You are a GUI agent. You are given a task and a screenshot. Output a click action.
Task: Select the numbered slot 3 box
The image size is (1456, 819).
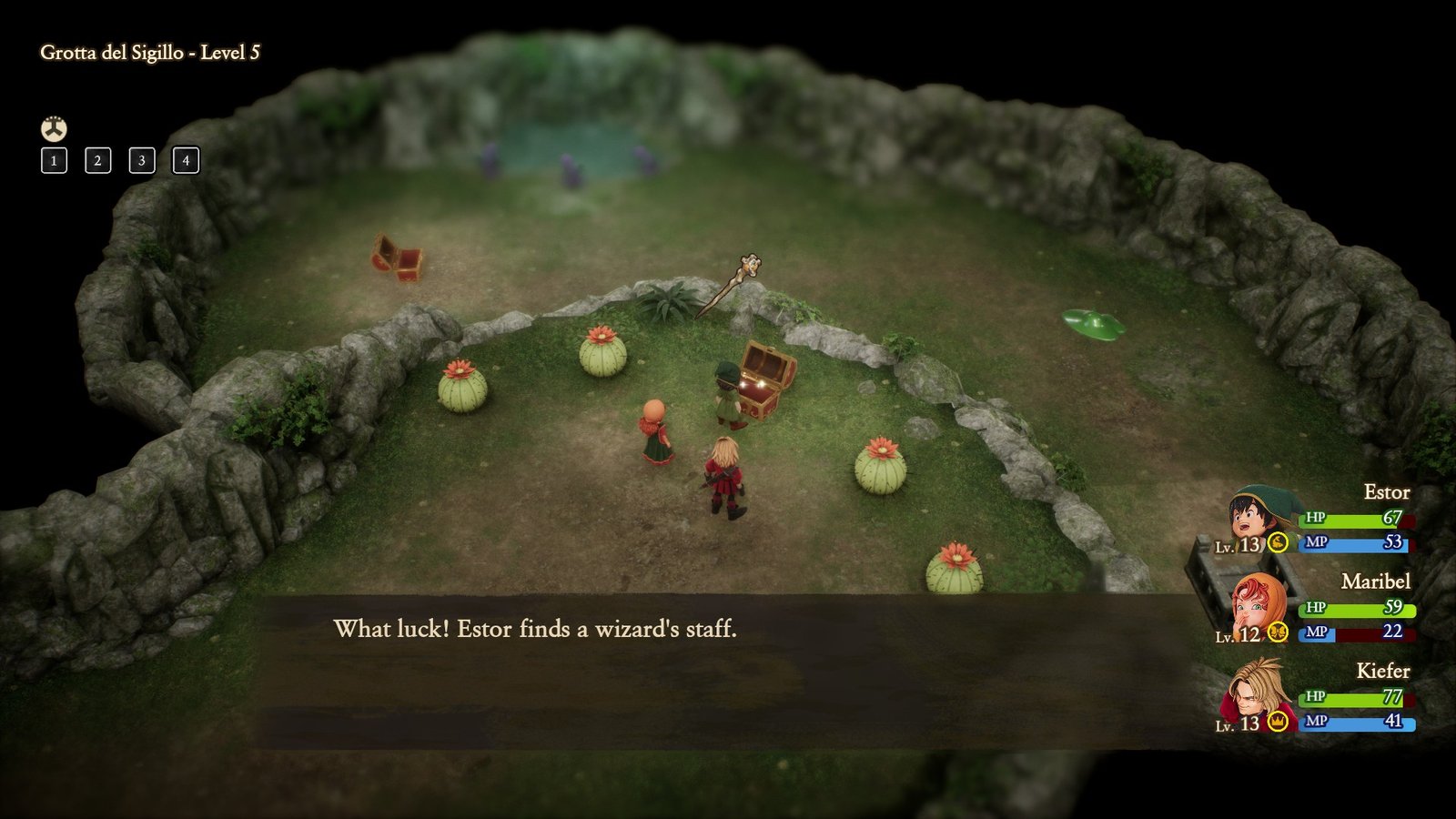141,161
